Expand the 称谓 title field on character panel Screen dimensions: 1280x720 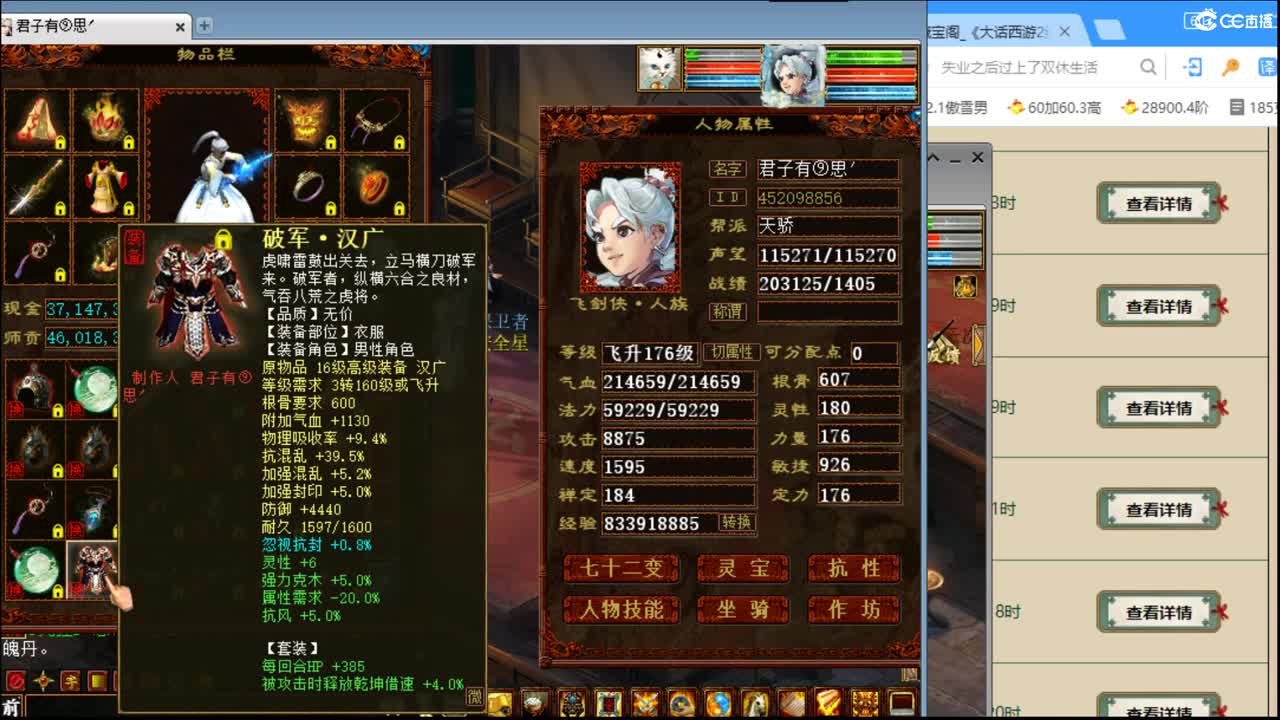[828, 311]
